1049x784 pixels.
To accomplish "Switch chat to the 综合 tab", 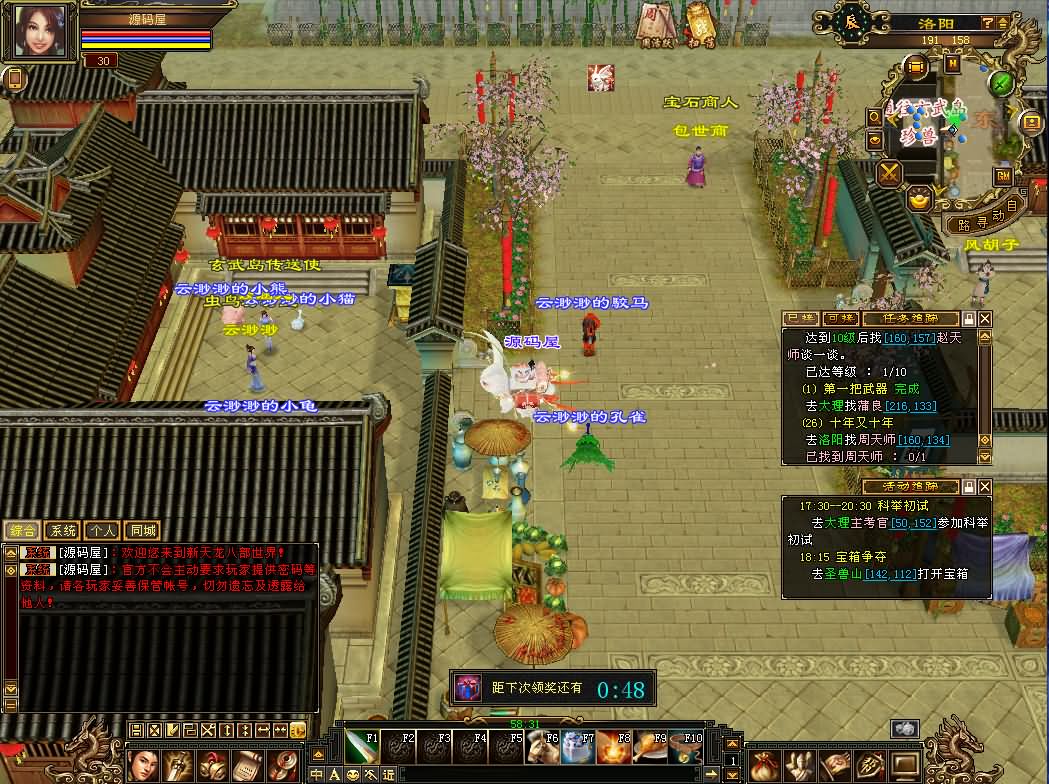I will click(x=22, y=531).
